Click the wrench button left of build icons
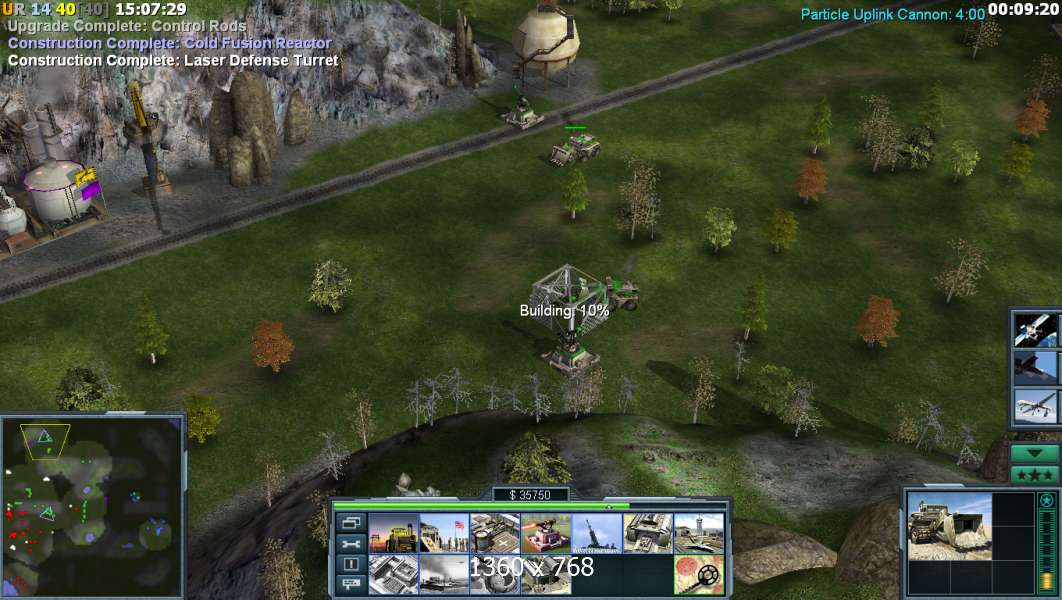Image resolution: width=1062 pixels, height=600 pixels. [350, 544]
